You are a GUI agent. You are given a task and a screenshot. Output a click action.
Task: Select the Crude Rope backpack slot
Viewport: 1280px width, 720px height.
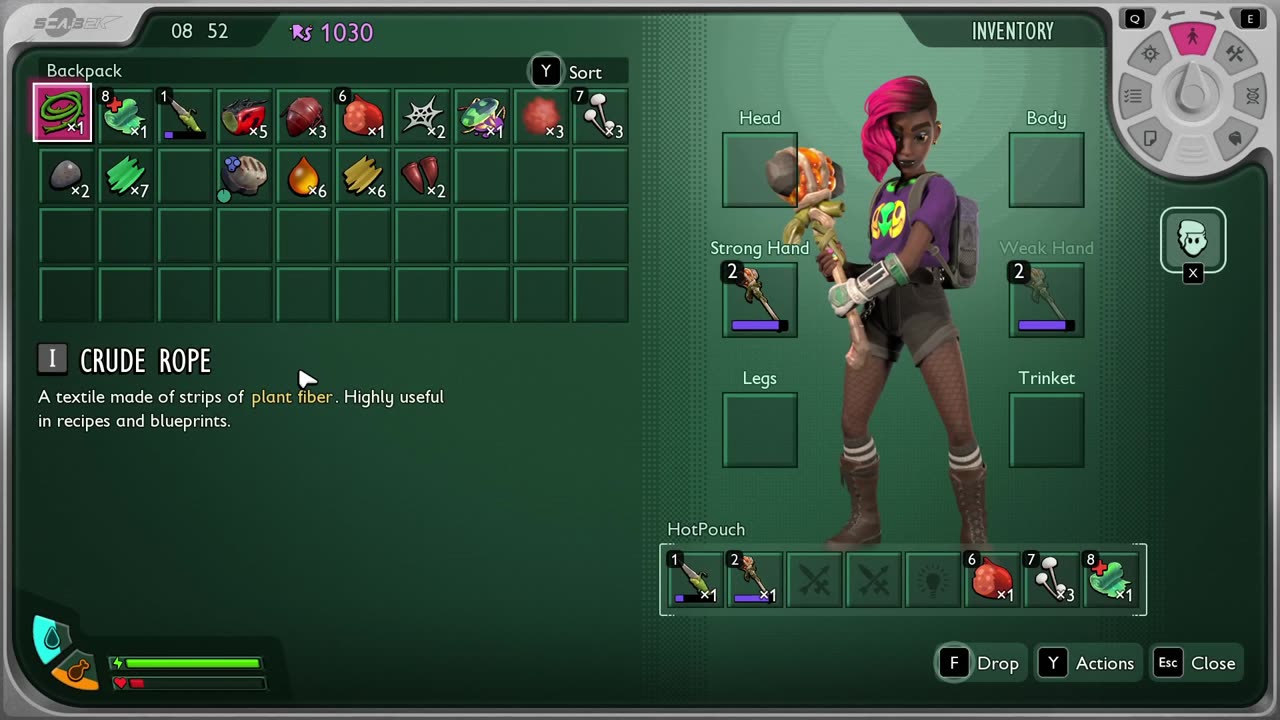[x=63, y=113]
